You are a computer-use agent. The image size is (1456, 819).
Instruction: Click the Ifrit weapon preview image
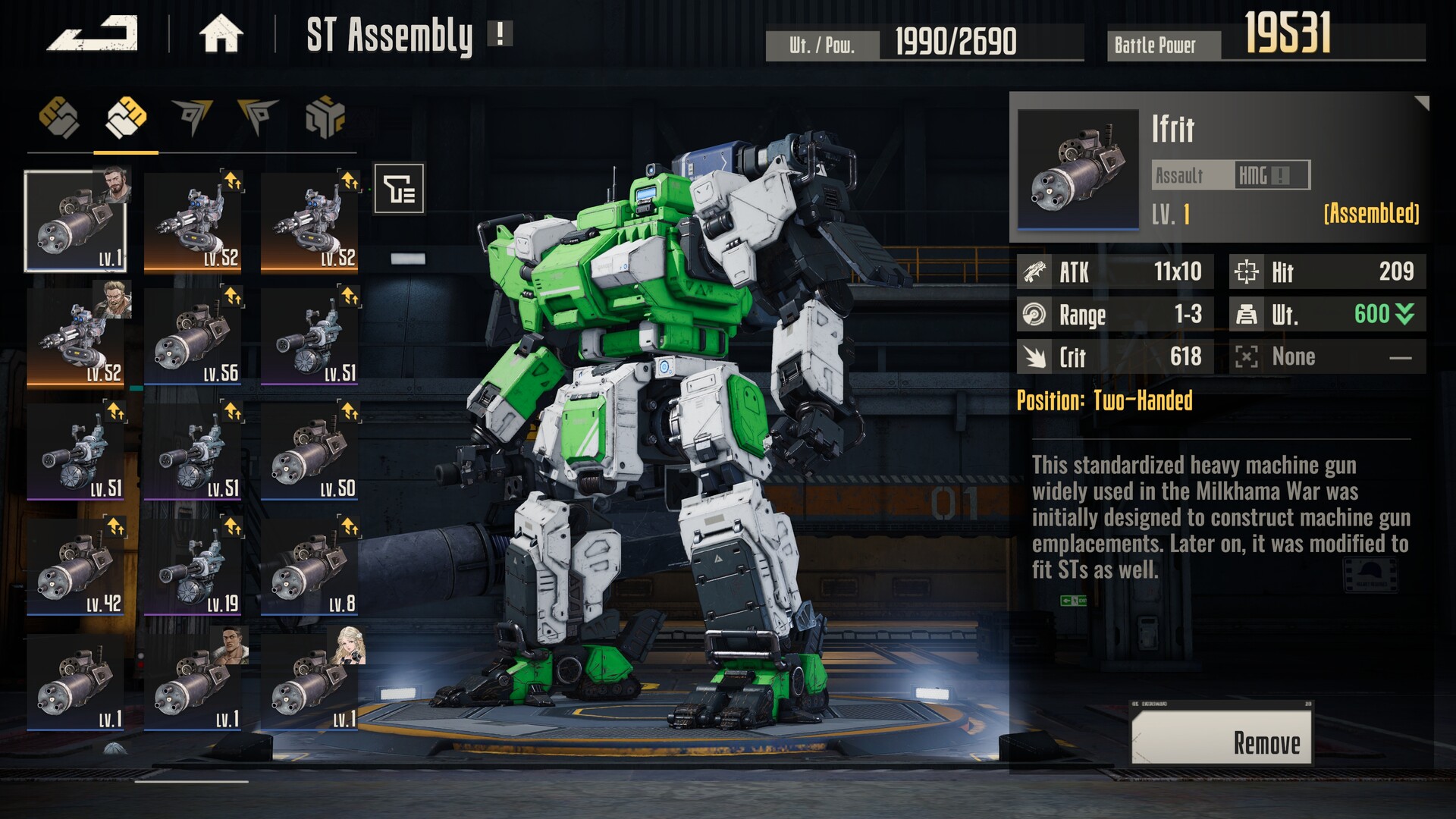click(1078, 169)
